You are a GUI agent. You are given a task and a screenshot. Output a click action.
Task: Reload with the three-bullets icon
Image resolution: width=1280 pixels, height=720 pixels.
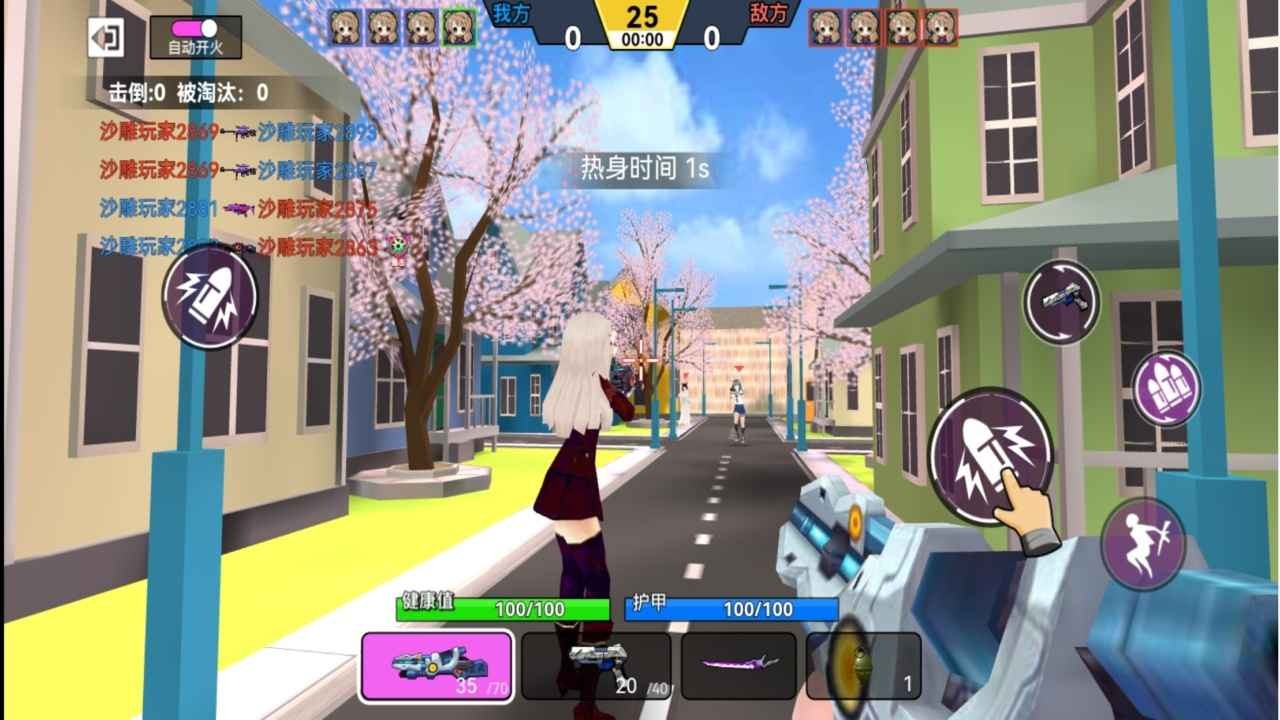point(1166,387)
